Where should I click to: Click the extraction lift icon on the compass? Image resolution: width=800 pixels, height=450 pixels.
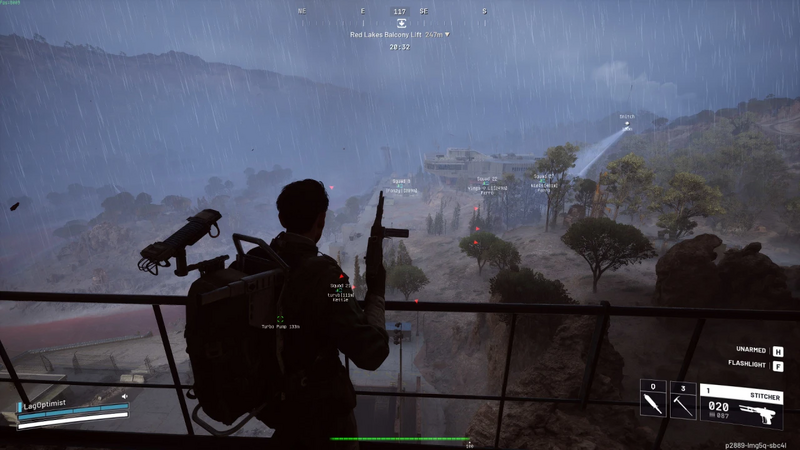401,23
